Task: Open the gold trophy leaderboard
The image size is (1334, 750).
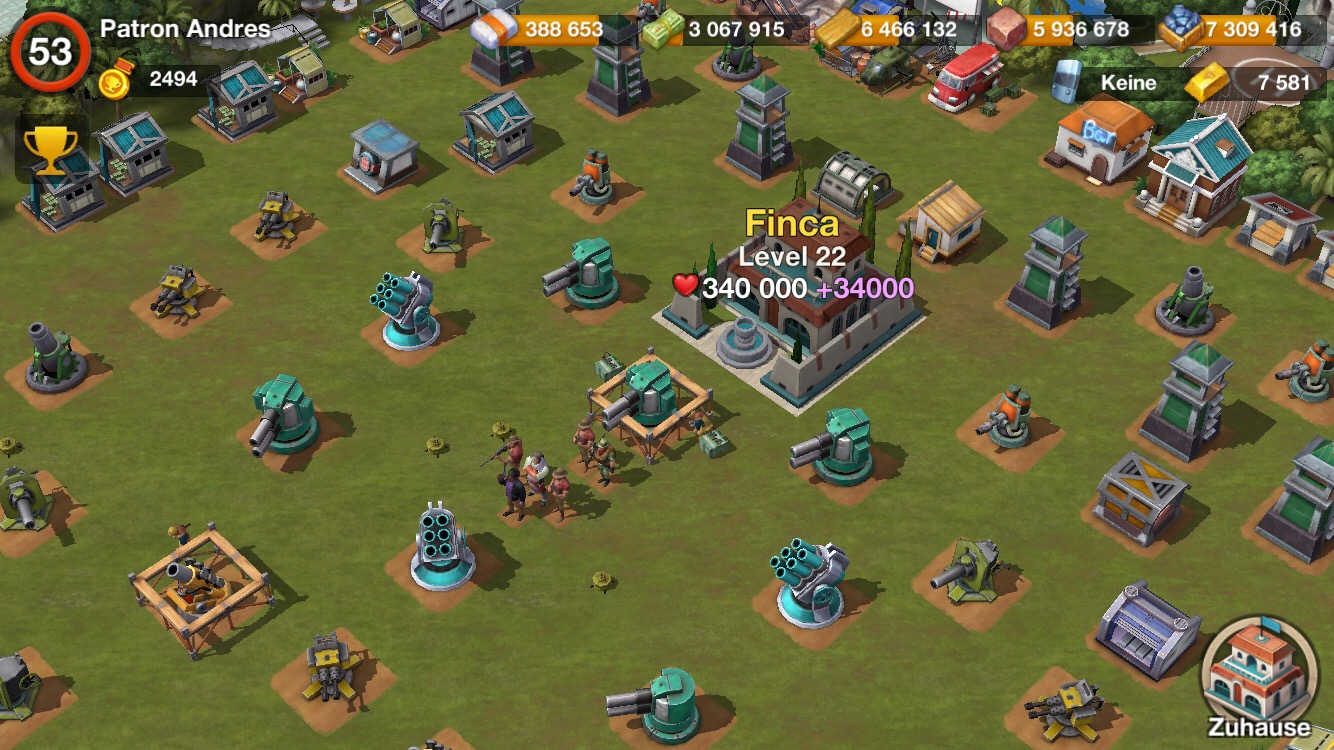Action: [x=46, y=150]
